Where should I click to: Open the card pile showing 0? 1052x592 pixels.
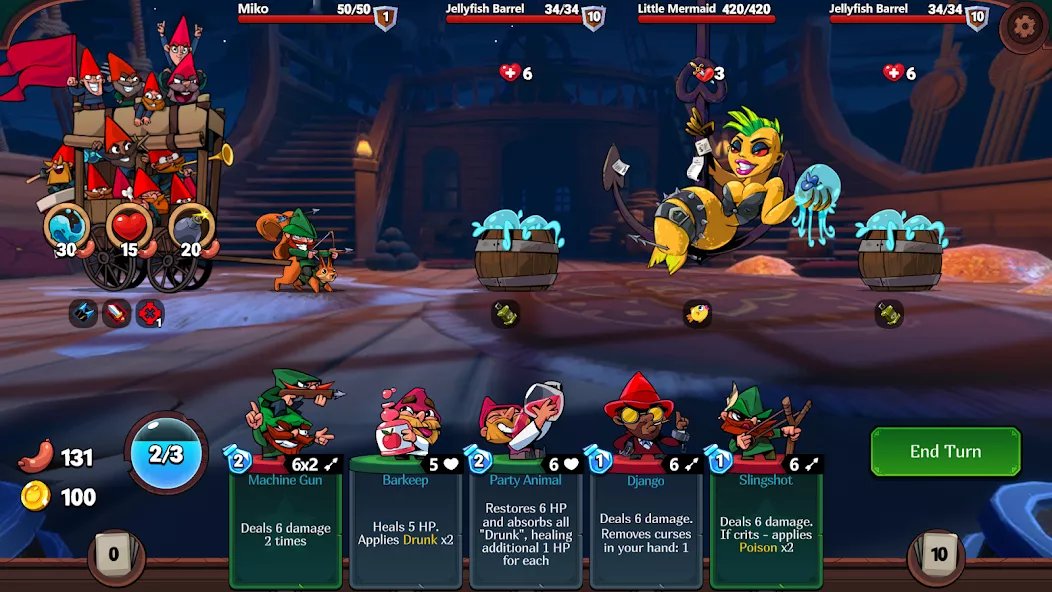[x=114, y=555]
